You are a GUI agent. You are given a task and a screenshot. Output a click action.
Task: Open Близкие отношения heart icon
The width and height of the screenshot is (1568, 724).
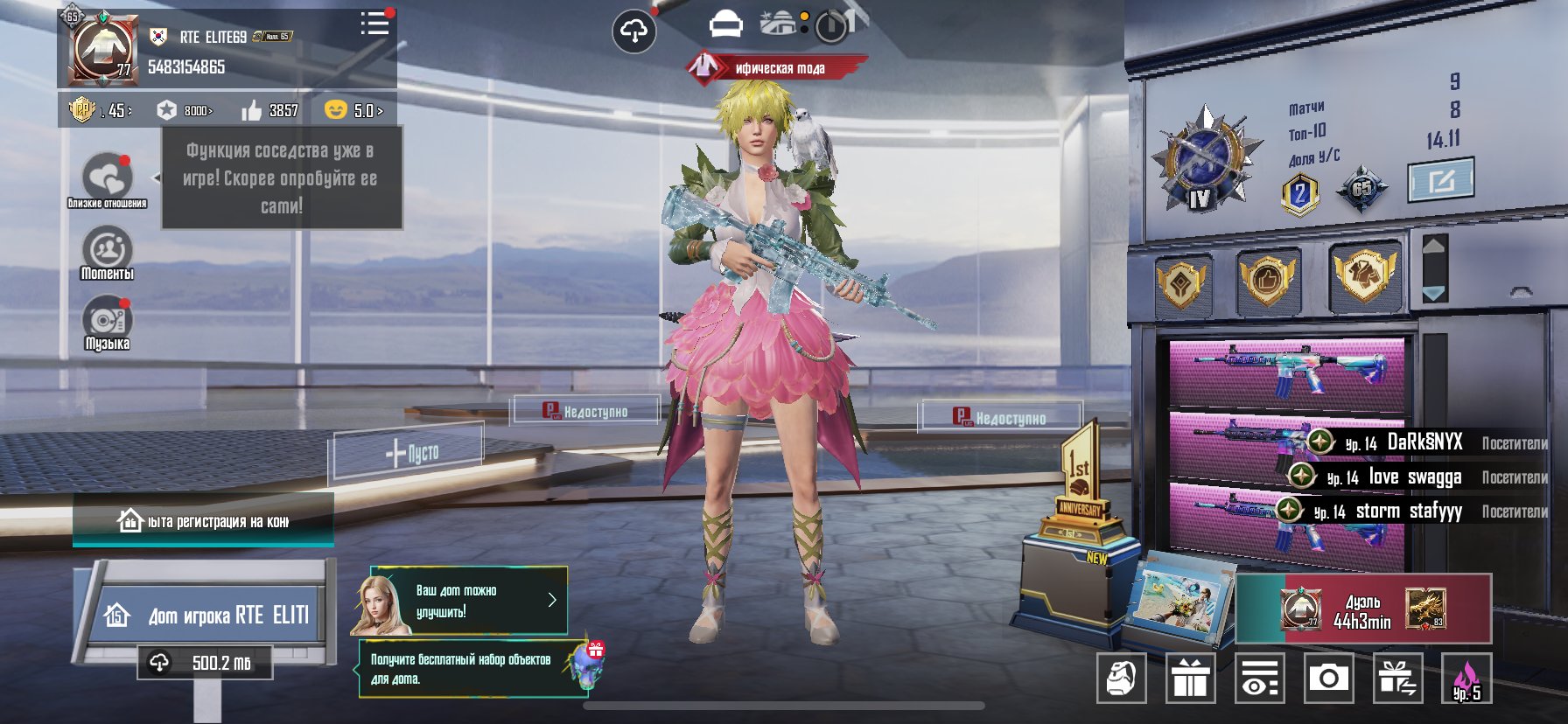tap(107, 179)
